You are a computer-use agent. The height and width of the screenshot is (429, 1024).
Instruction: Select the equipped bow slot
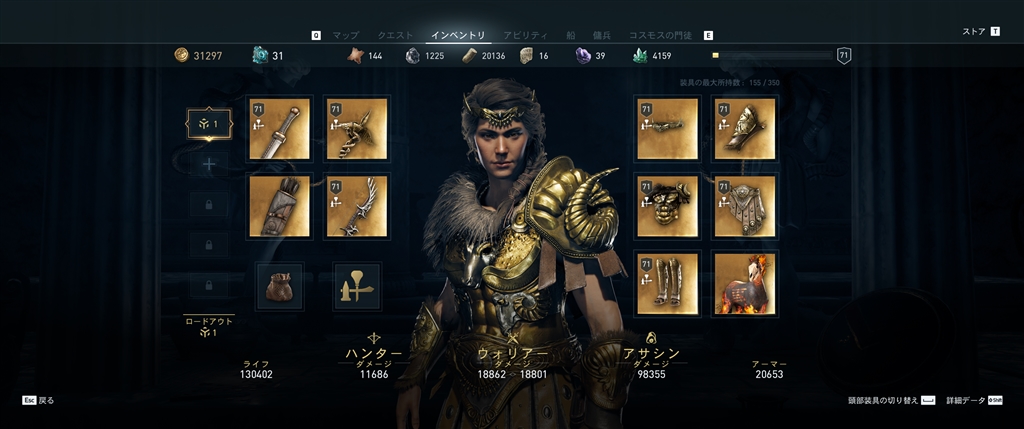pyautogui.click(x=357, y=207)
